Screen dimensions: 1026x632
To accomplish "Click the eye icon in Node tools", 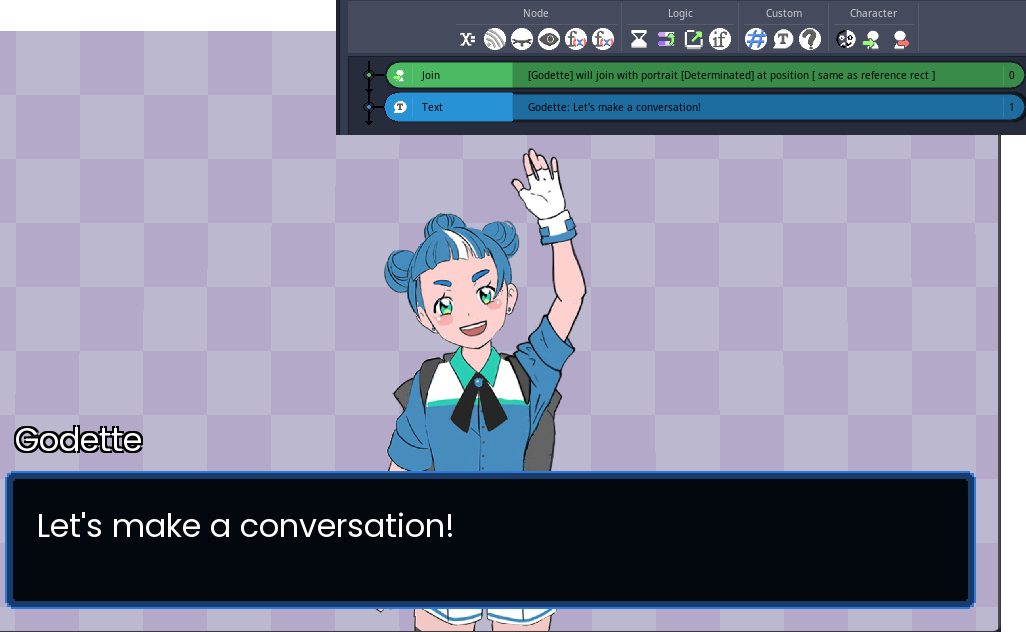I will (548, 39).
